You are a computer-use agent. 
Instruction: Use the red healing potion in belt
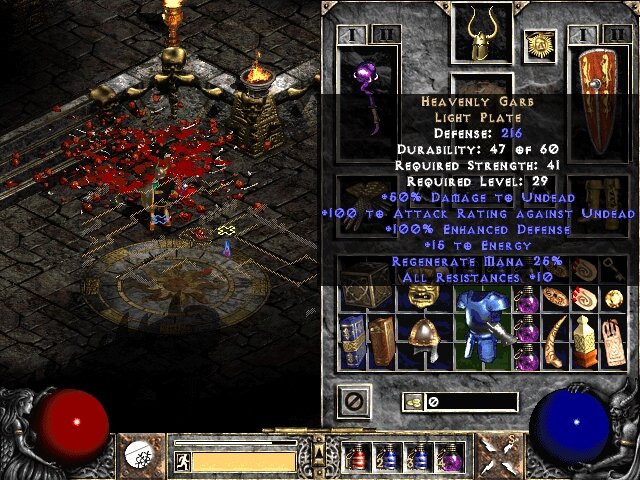tap(357, 458)
